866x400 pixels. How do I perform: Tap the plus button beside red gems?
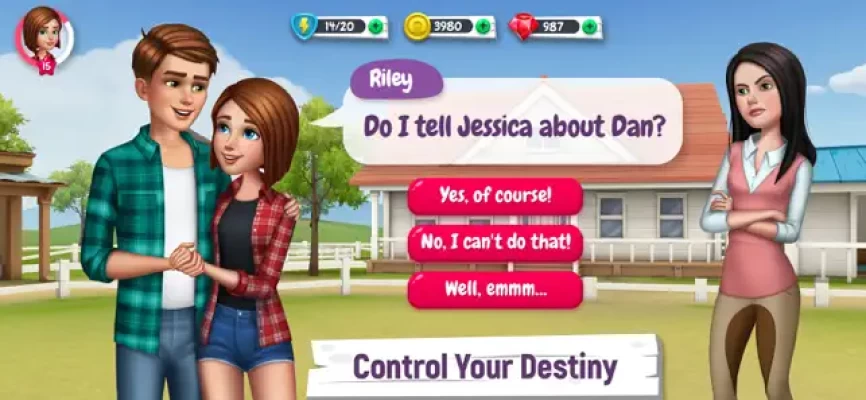tap(591, 27)
